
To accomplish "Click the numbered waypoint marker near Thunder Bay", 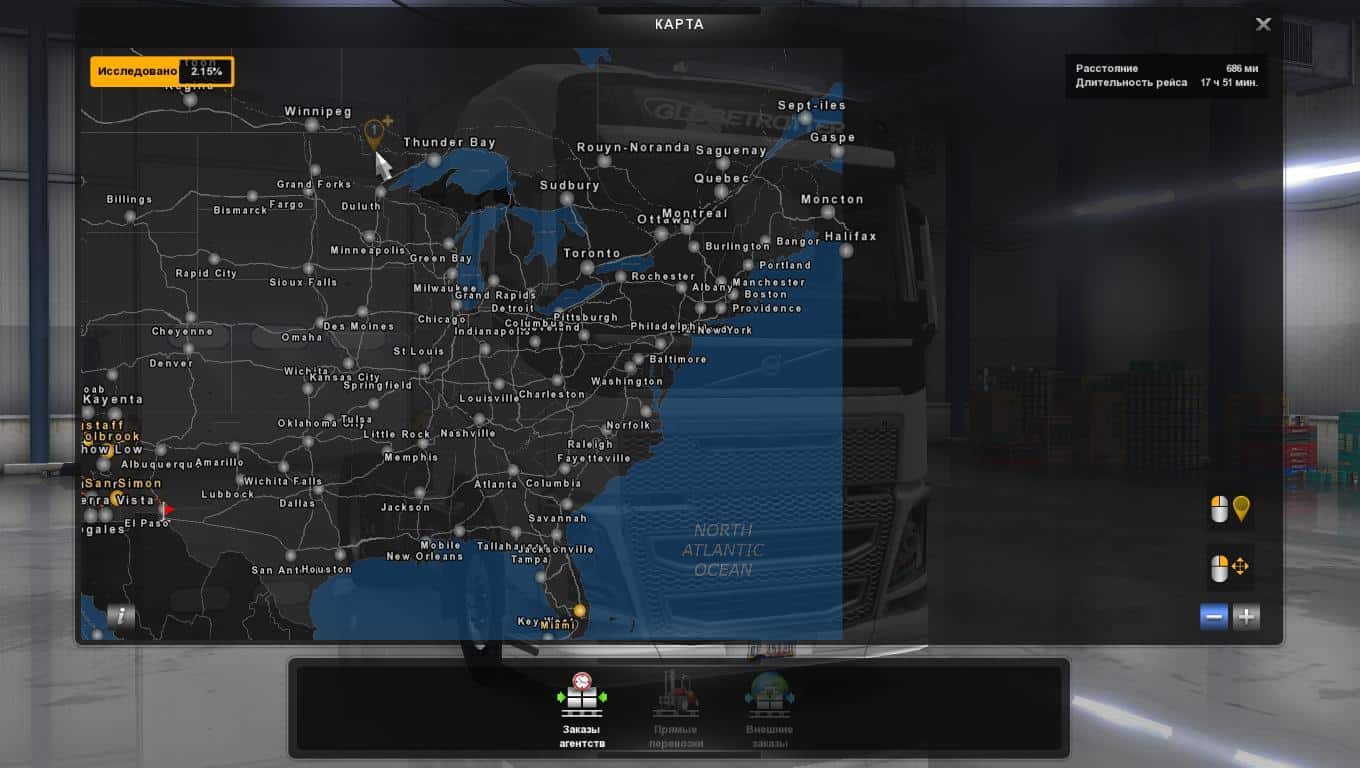I will (374, 132).
